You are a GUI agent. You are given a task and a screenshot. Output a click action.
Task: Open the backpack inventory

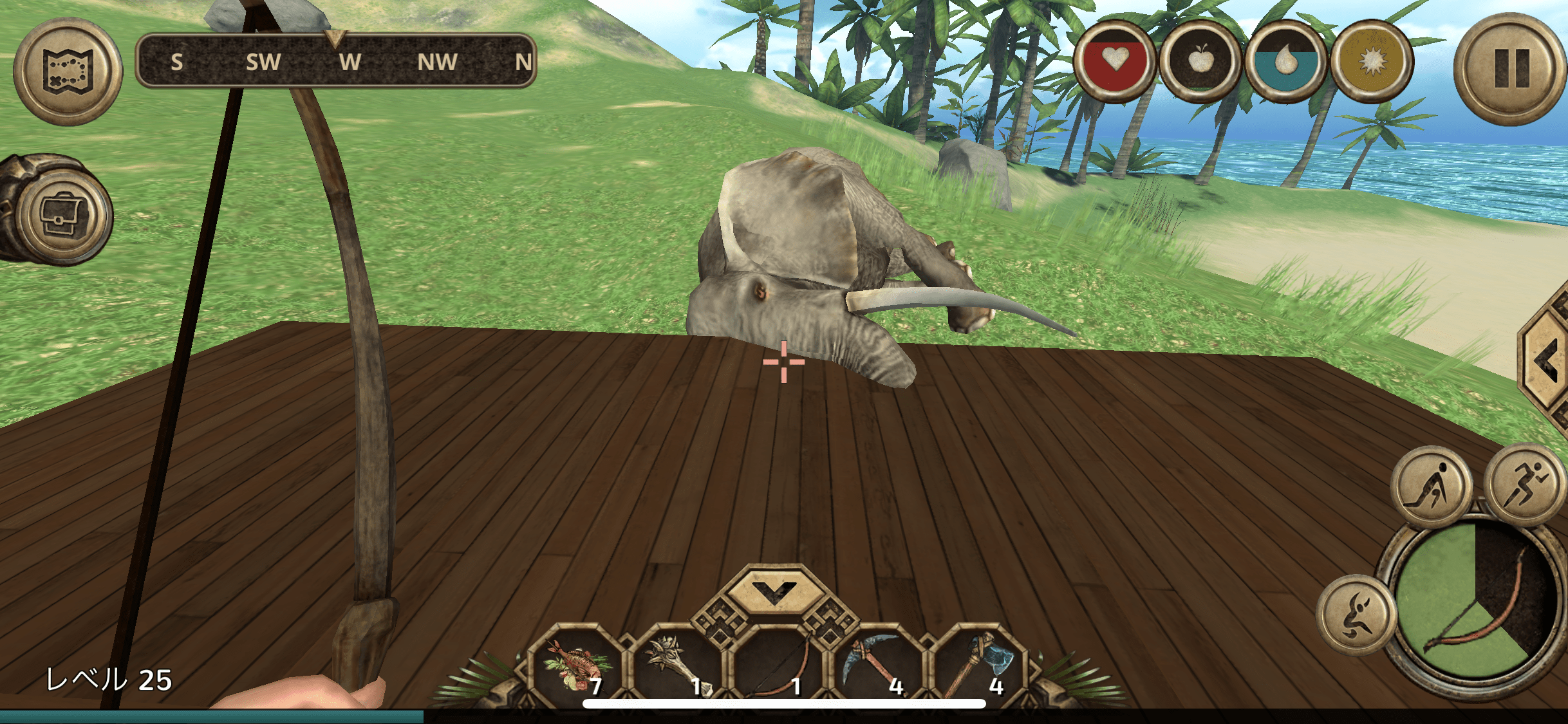point(62,214)
